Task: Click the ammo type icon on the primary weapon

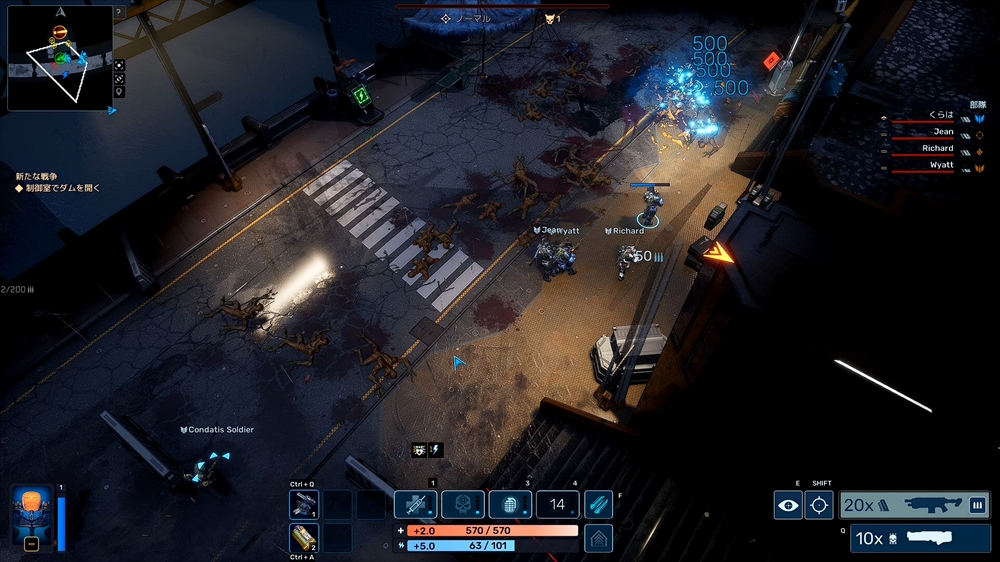Action: click(x=977, y=505)
